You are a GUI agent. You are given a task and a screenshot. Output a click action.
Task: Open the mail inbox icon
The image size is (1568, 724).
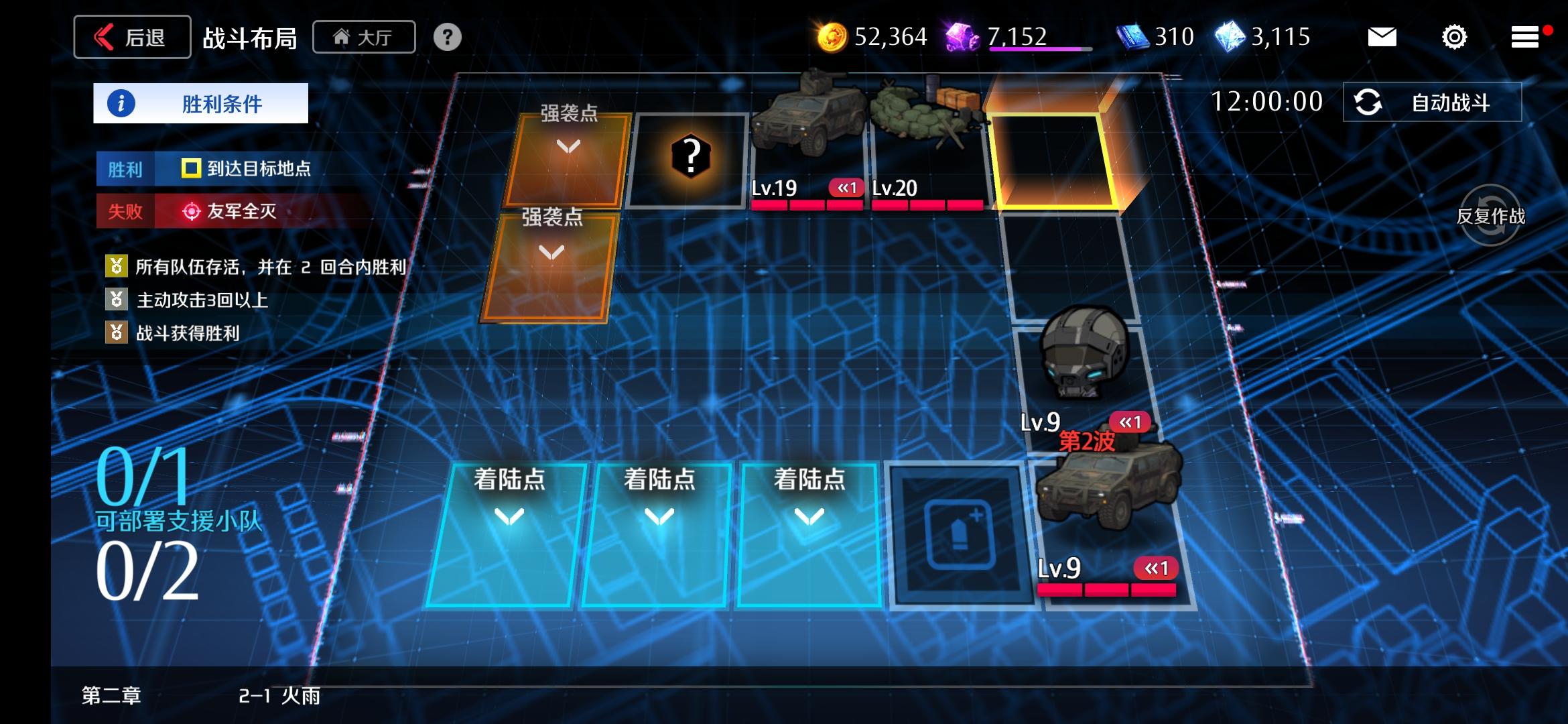click(1382, 37)
